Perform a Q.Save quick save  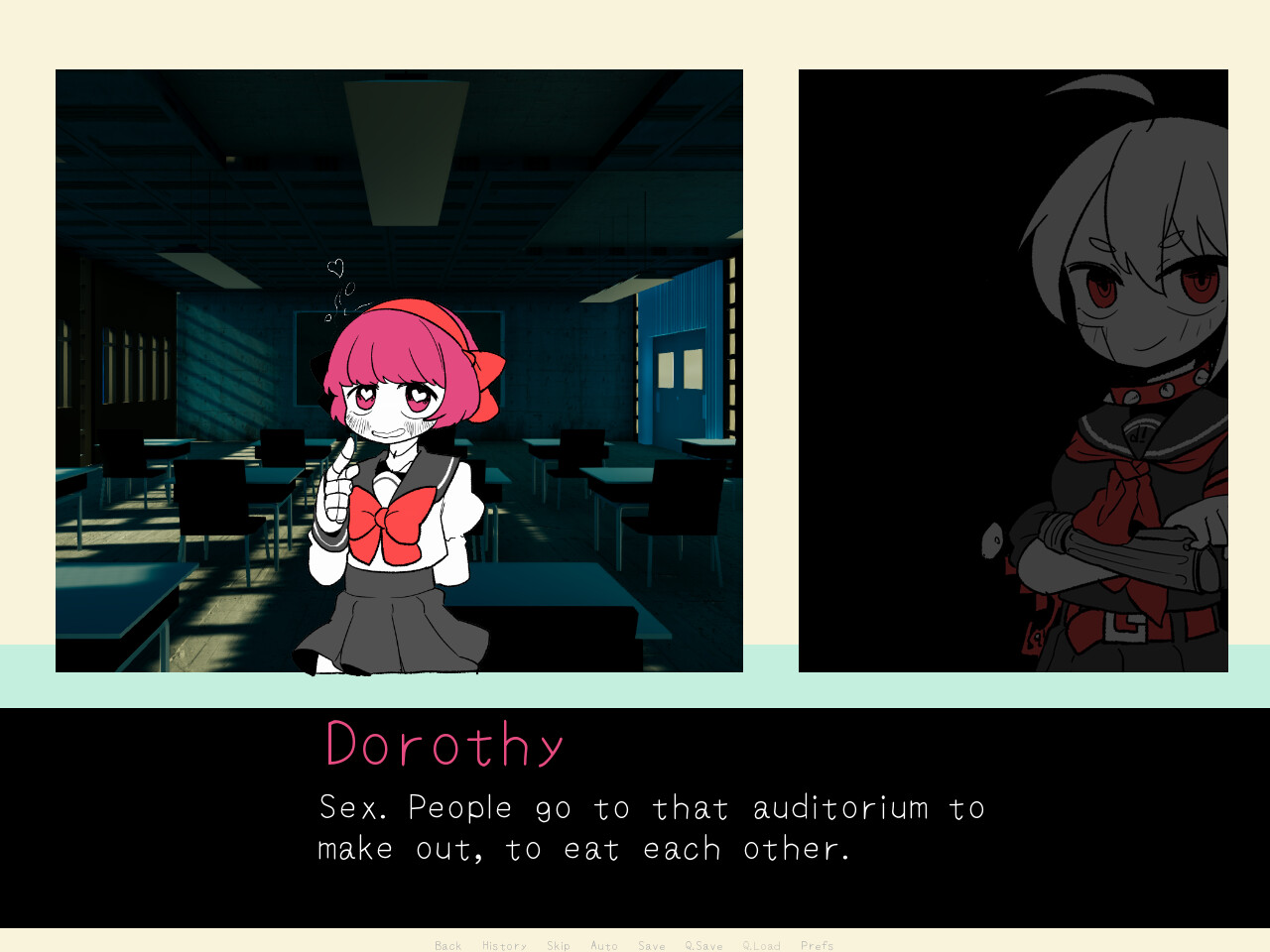702,945
